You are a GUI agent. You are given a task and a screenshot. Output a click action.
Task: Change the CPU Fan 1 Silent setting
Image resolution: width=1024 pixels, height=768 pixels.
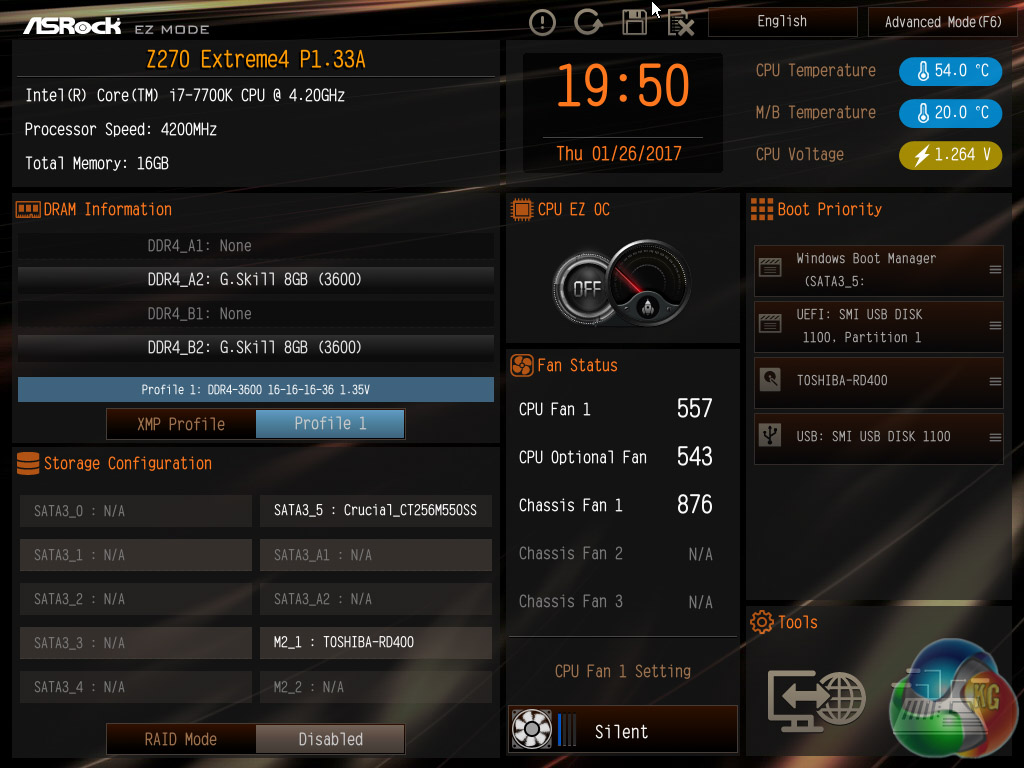(622, 731)
